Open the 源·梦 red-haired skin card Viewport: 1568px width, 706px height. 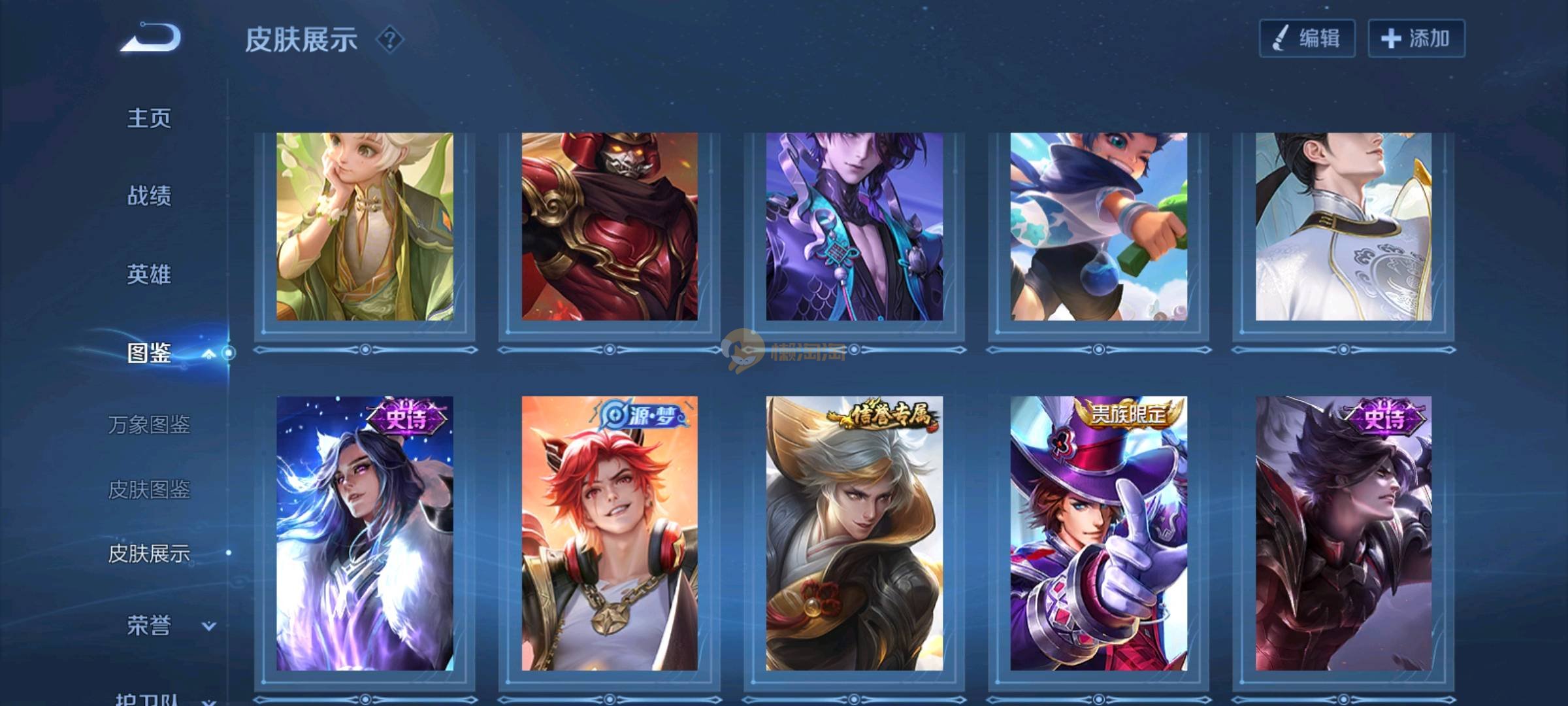click(609, 533)
